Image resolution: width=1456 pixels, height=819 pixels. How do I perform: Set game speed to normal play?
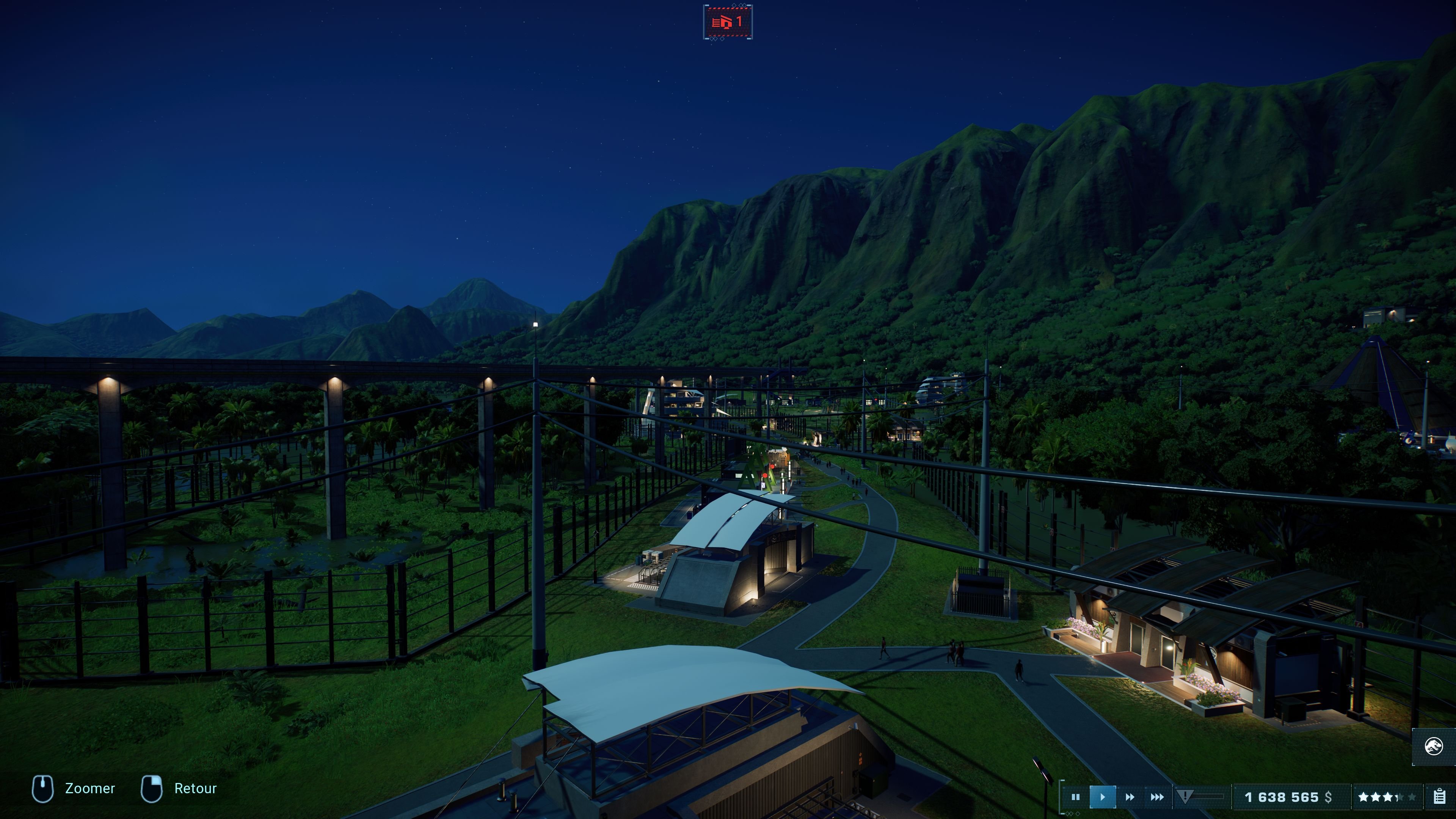click(1102, 797)
